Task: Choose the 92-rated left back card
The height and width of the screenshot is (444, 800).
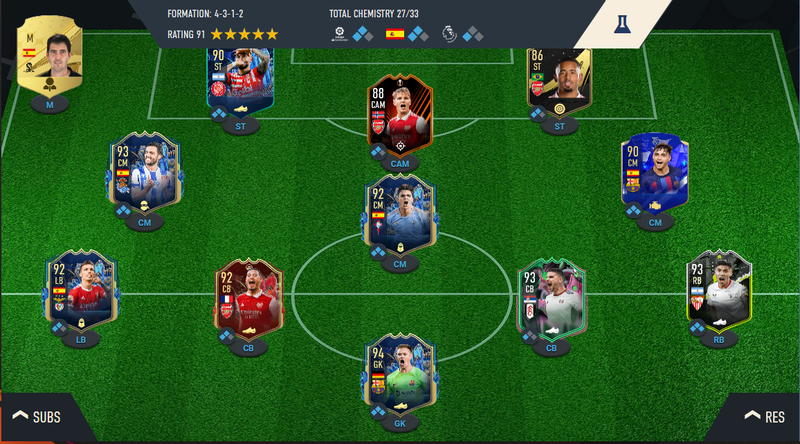Action: tap(81, 292)
